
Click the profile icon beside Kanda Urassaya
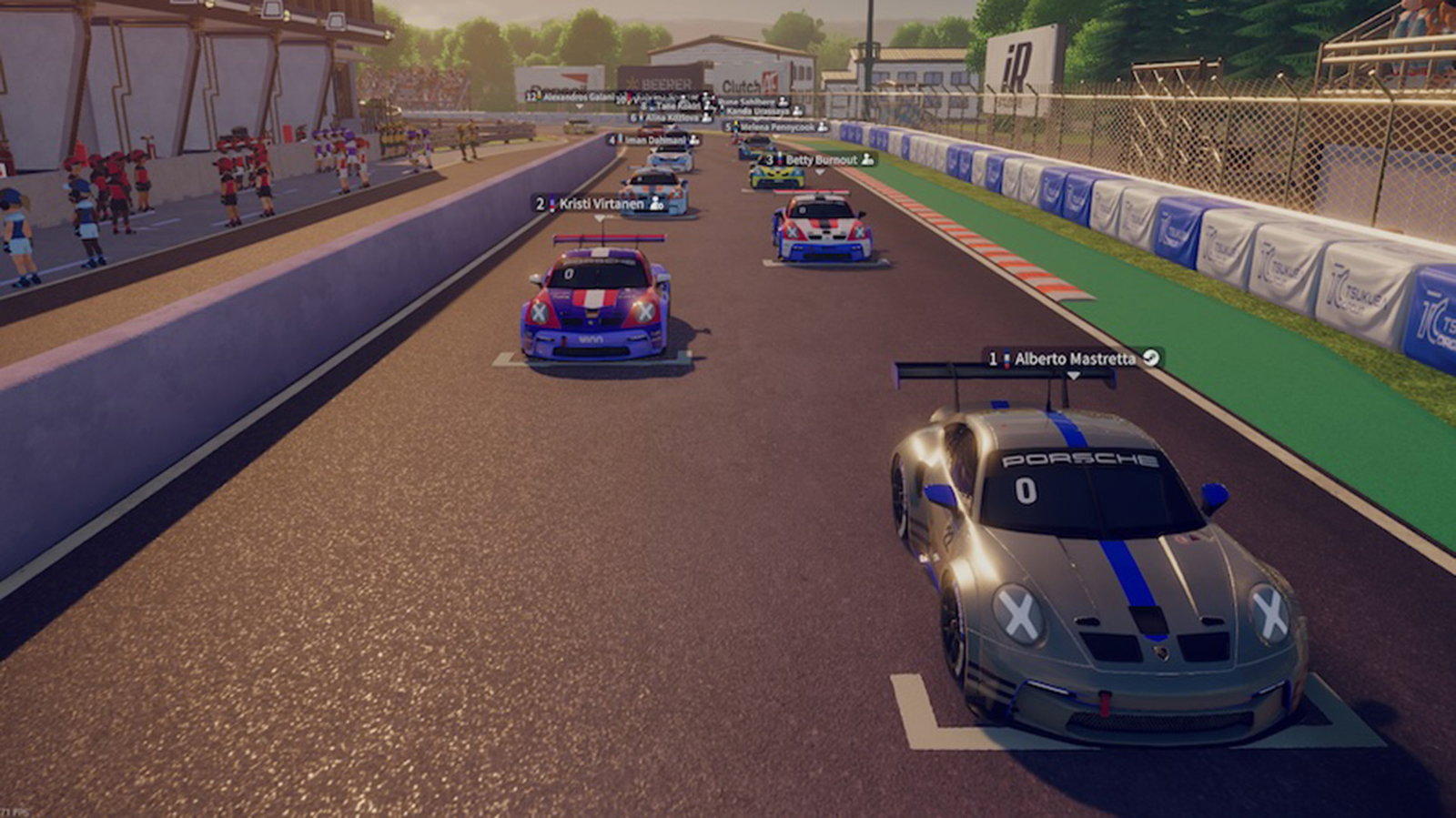click(x=797, y=111)
